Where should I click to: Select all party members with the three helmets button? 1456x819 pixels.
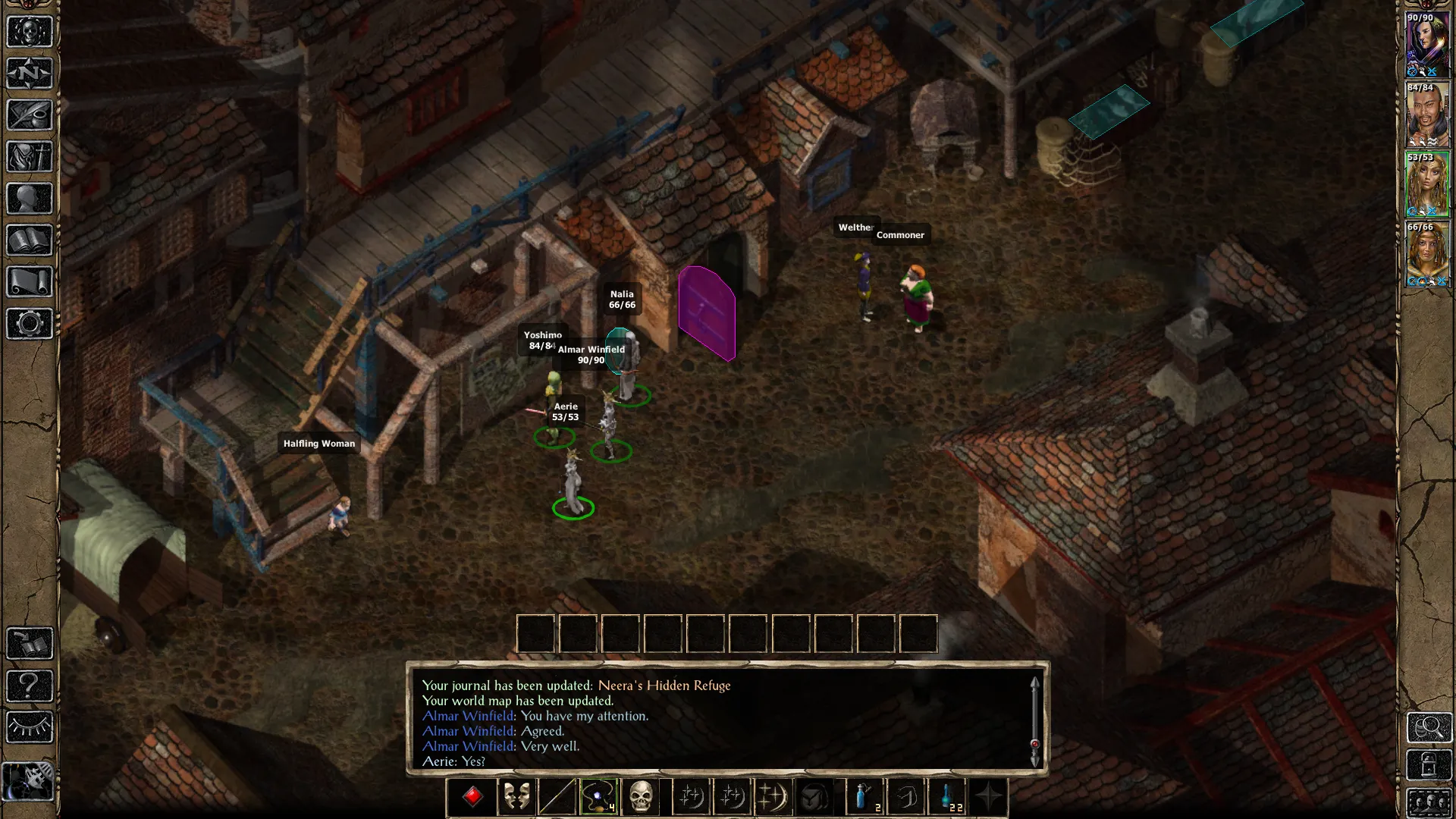(x=1429, y=802)
